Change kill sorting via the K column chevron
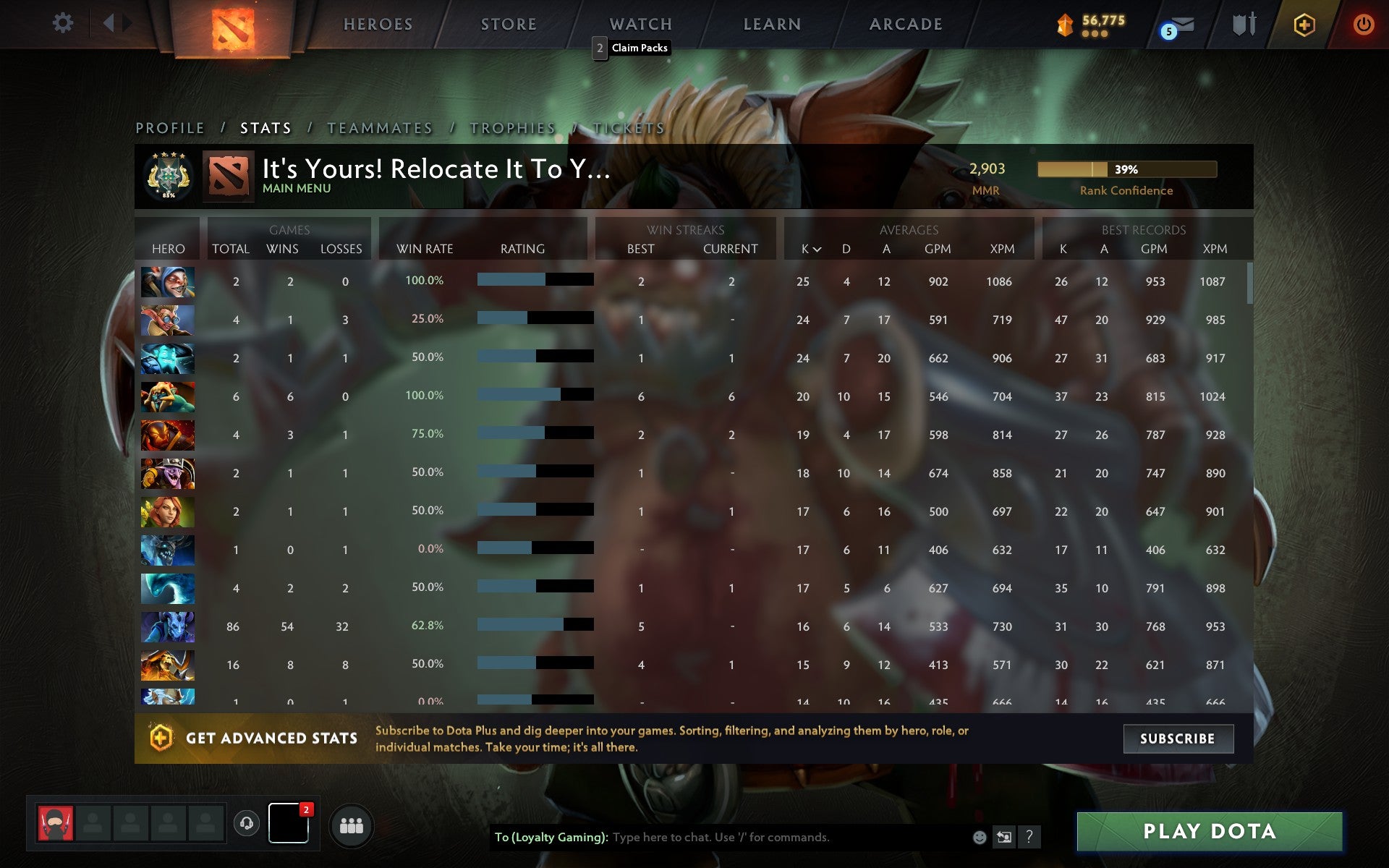The height and width of the screenshot is (868, 1389). pos(816,249)
